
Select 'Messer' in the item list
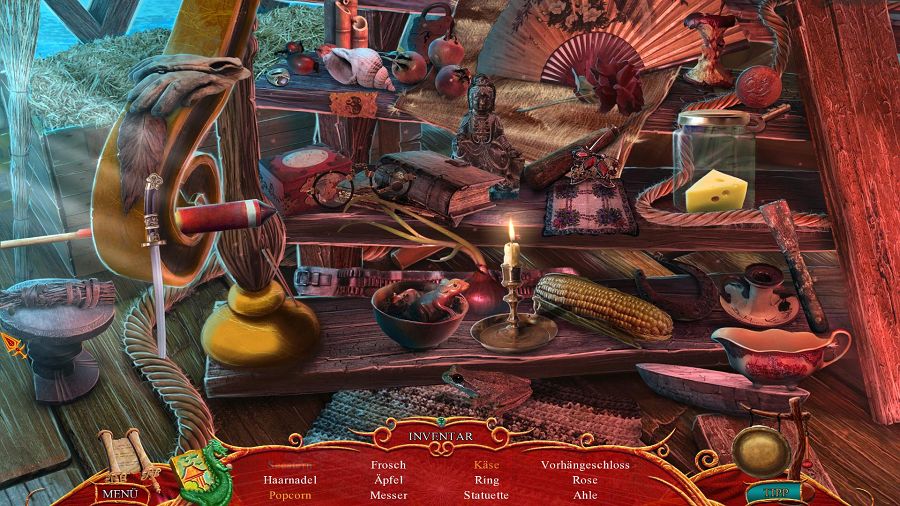point(388,495)
